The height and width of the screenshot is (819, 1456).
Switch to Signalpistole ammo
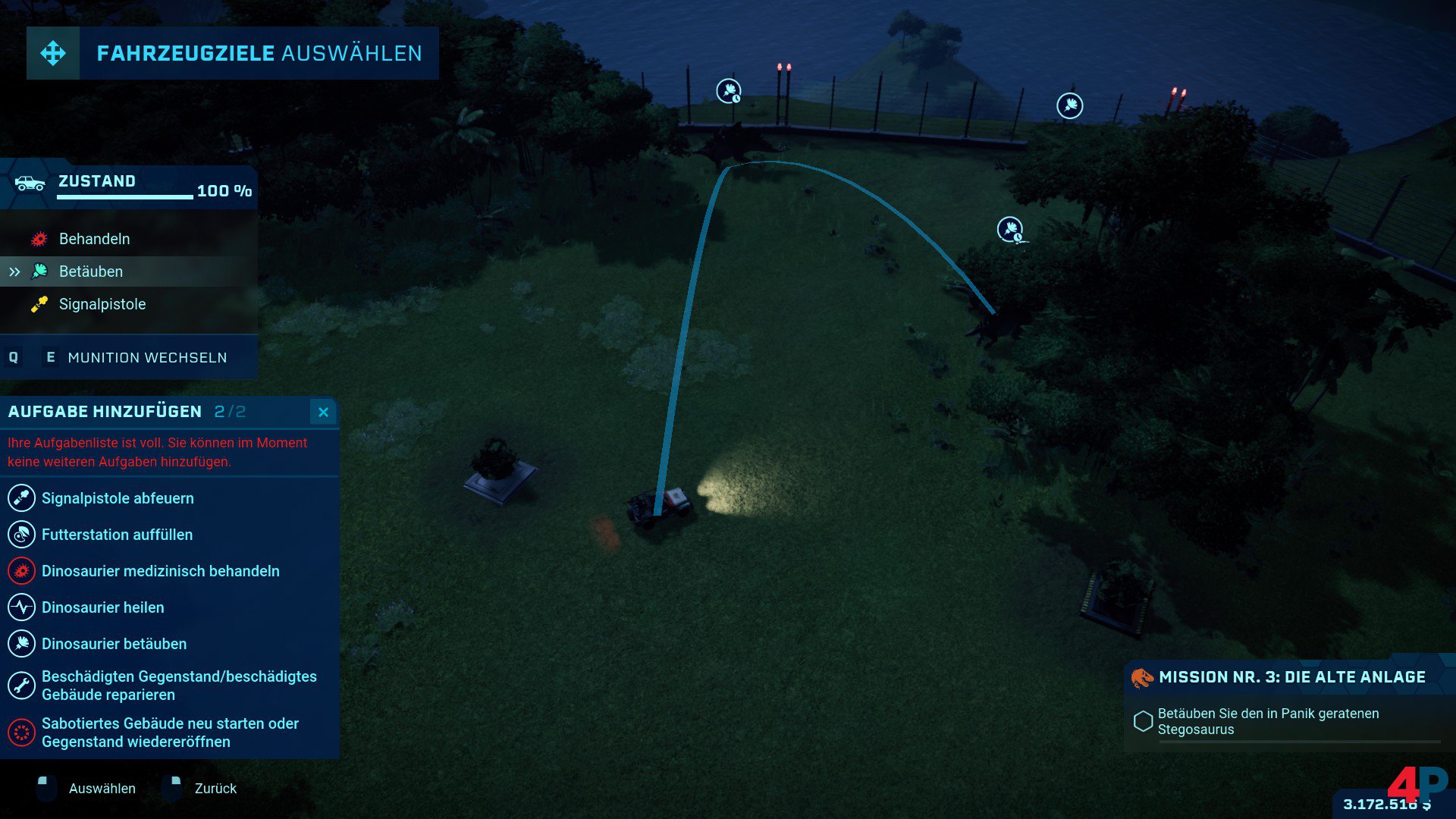pyautogui.click(x=102, y=304)
